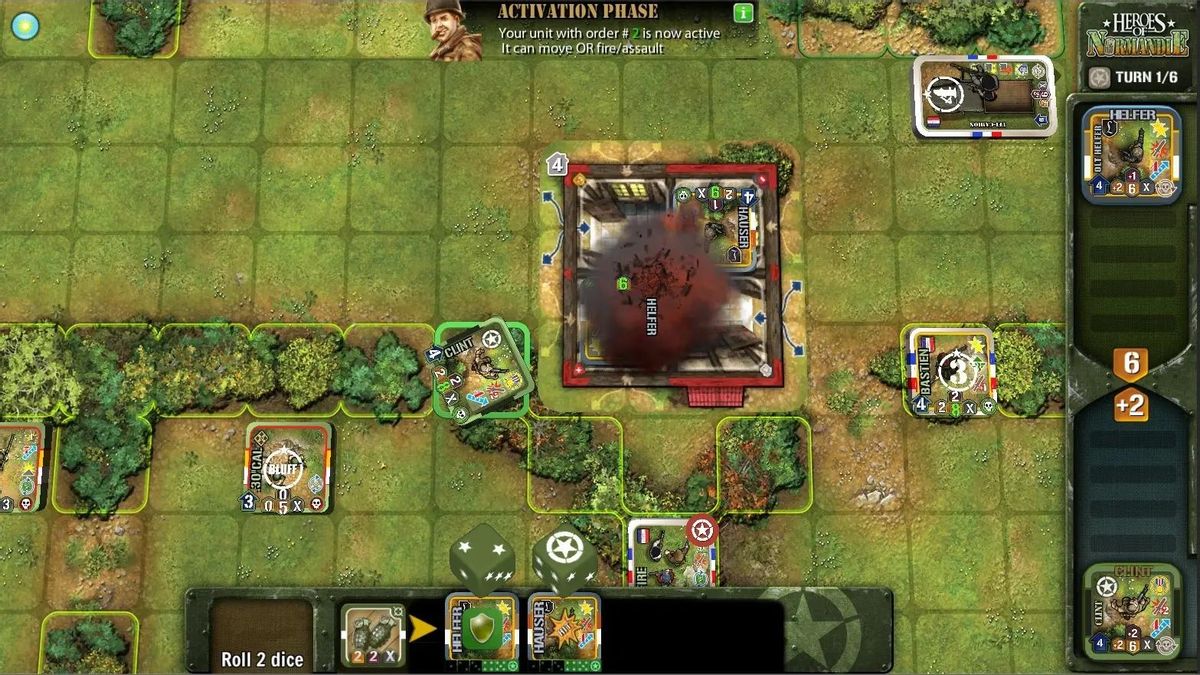The width and height of the screenshot is (1200, 675).
Task: Select the Bastien unit token
Action: [951, 371]
